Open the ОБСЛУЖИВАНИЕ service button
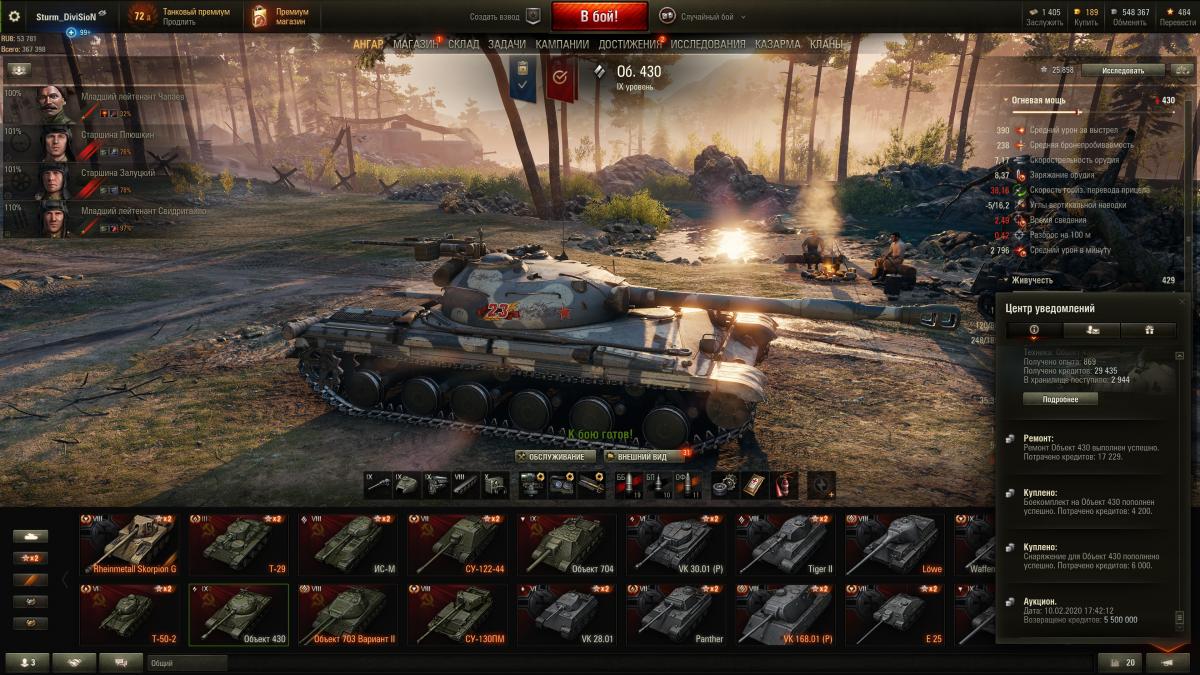This screenshot has height=675, width=1200. click(x=556, y=456)
